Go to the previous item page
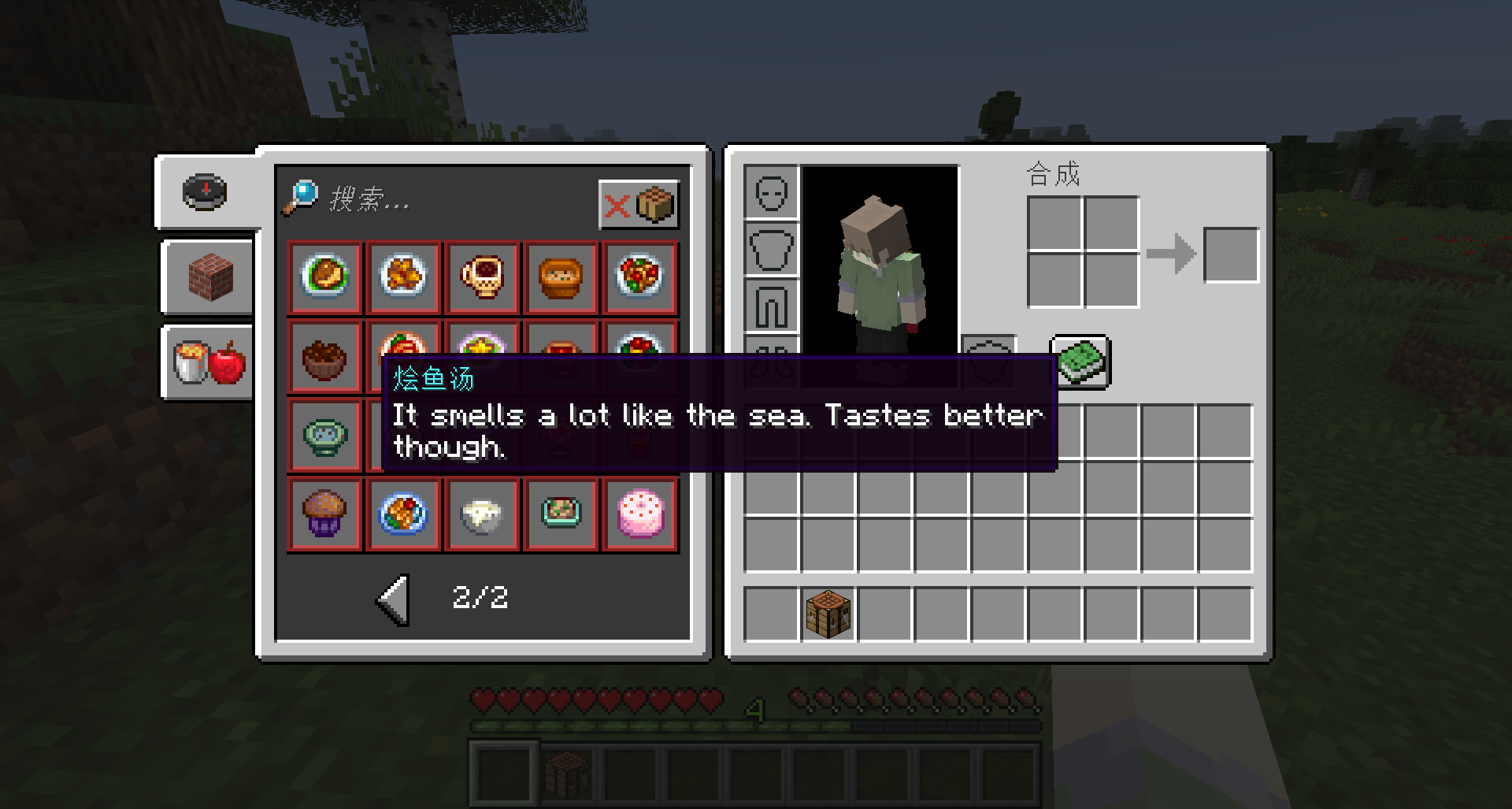The height and width of the screenshot is (809, 1512). coord(393,599)
